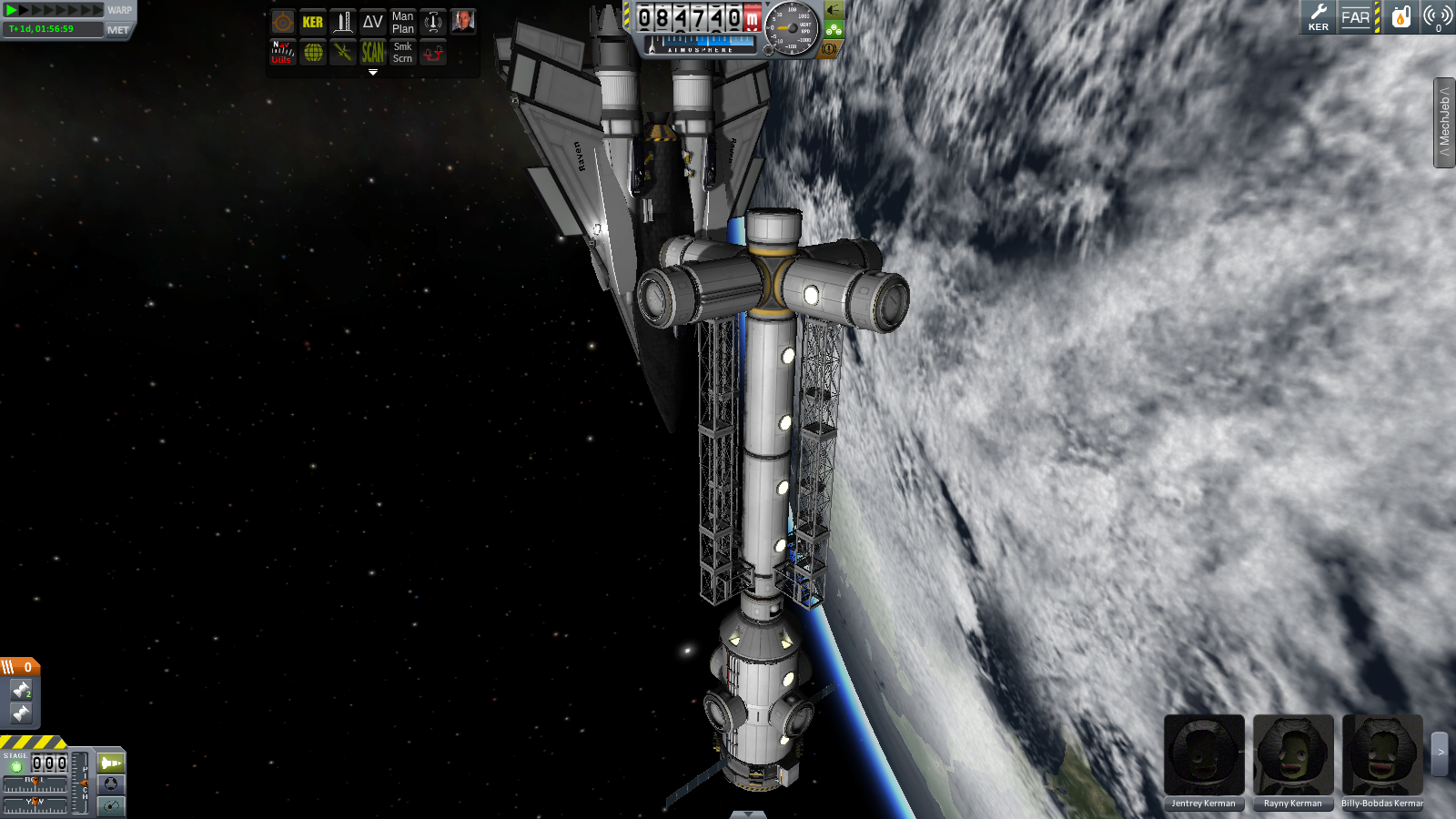Expand the toolbar dropdown arrow

[x=372, y=72]
